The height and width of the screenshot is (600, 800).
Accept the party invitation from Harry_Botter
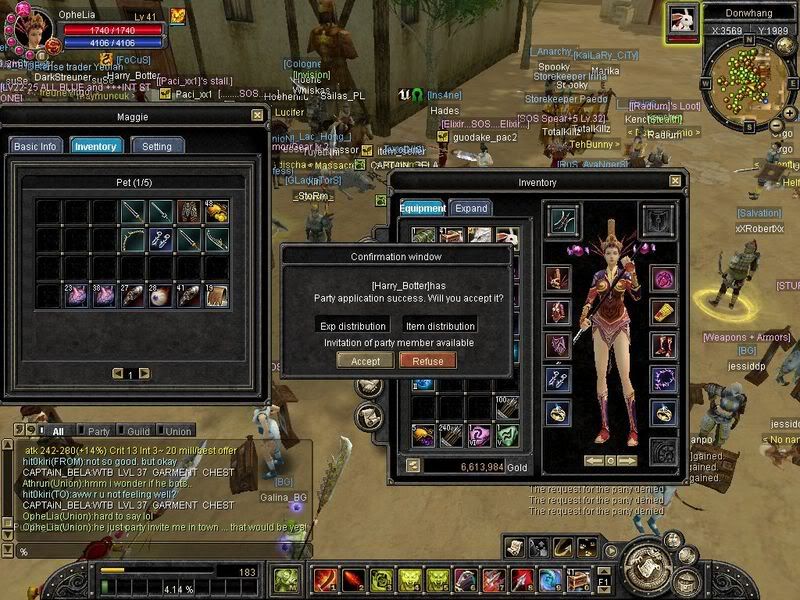click(x=364, y=361)
